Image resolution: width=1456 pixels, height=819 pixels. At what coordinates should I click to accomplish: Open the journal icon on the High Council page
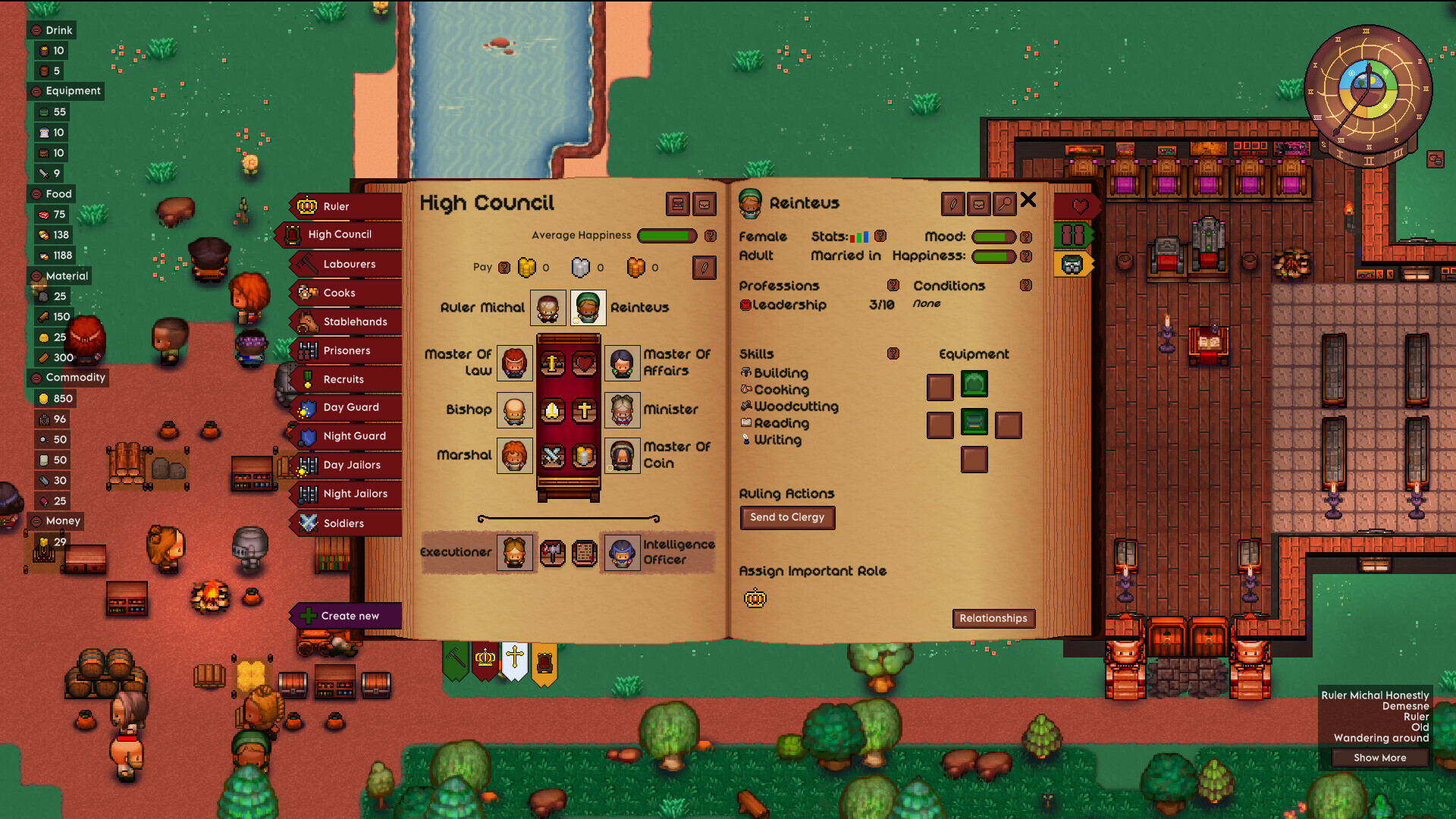(677, 205)
